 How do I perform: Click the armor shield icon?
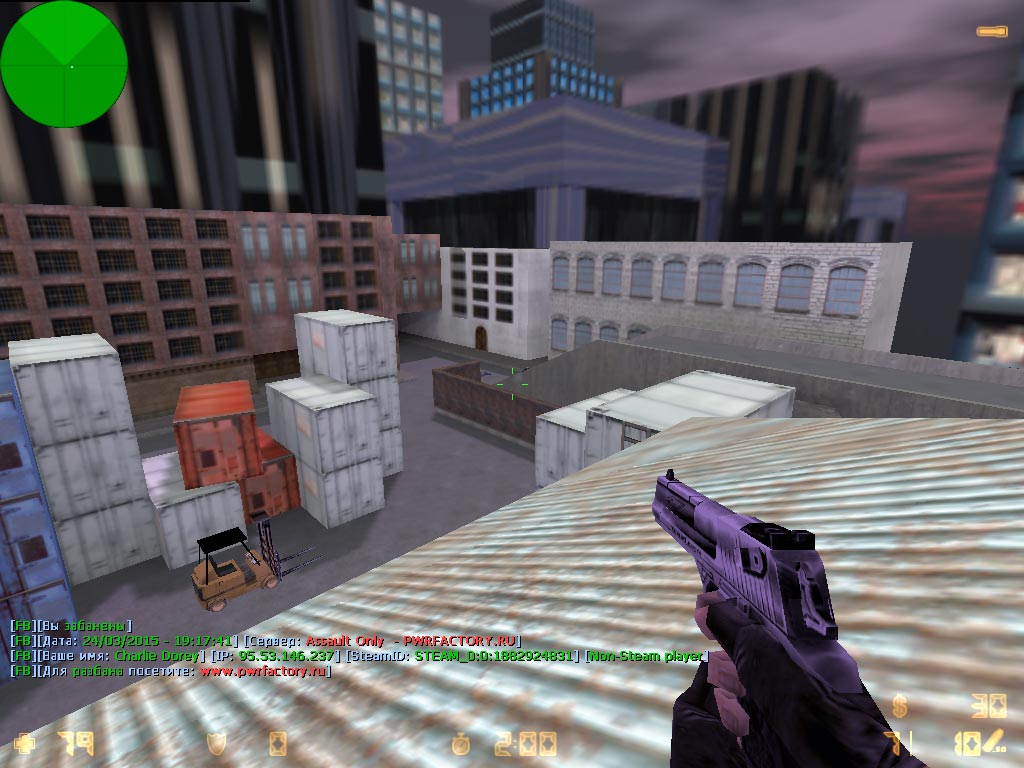(x=215, y=744)
